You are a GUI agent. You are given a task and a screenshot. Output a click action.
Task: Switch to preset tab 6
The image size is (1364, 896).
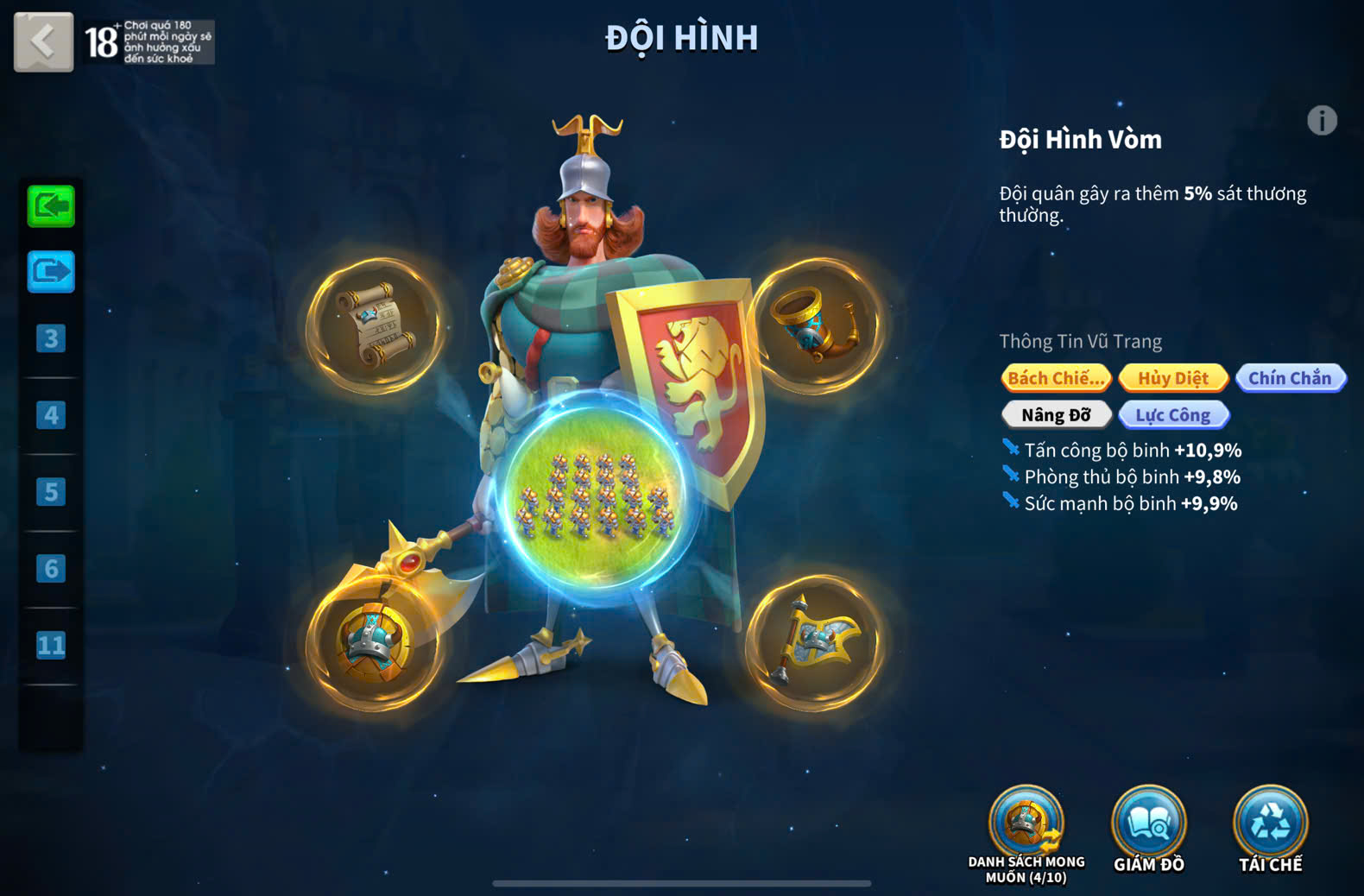click(51, 569)
